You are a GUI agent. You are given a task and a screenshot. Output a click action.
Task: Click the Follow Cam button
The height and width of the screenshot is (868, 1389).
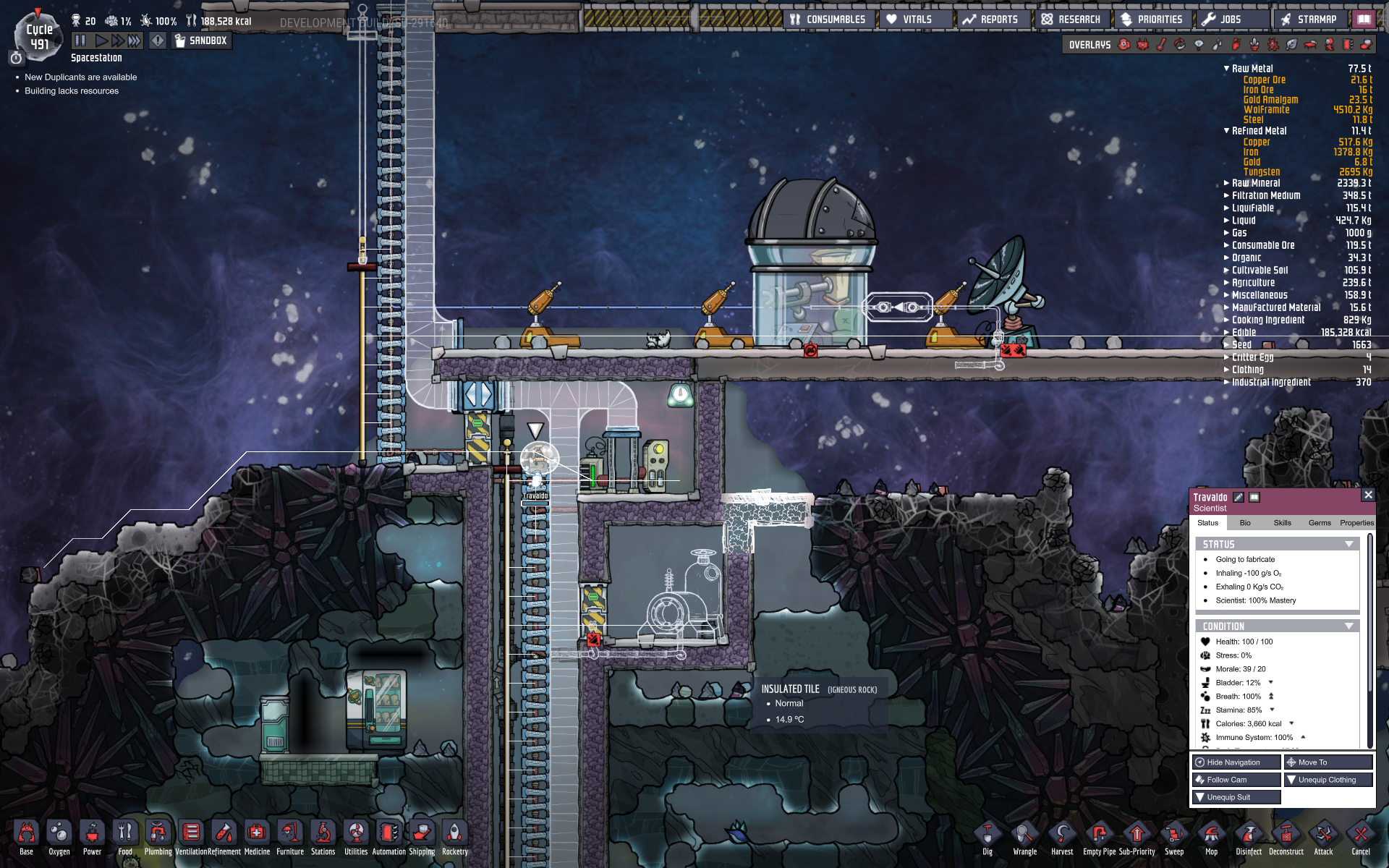pyautogui.click(x=1236, y=780)
